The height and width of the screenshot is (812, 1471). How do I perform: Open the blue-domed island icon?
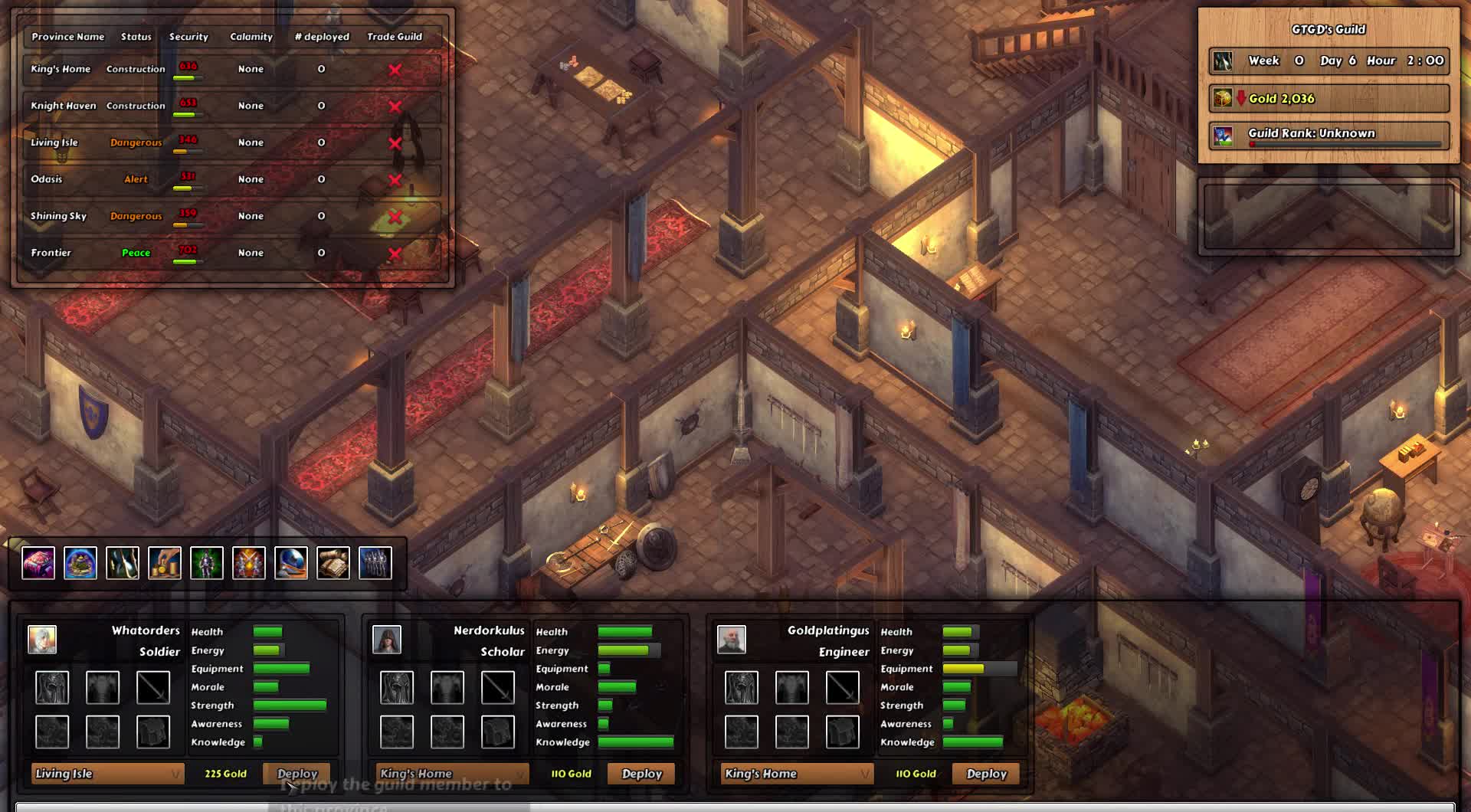80,563
